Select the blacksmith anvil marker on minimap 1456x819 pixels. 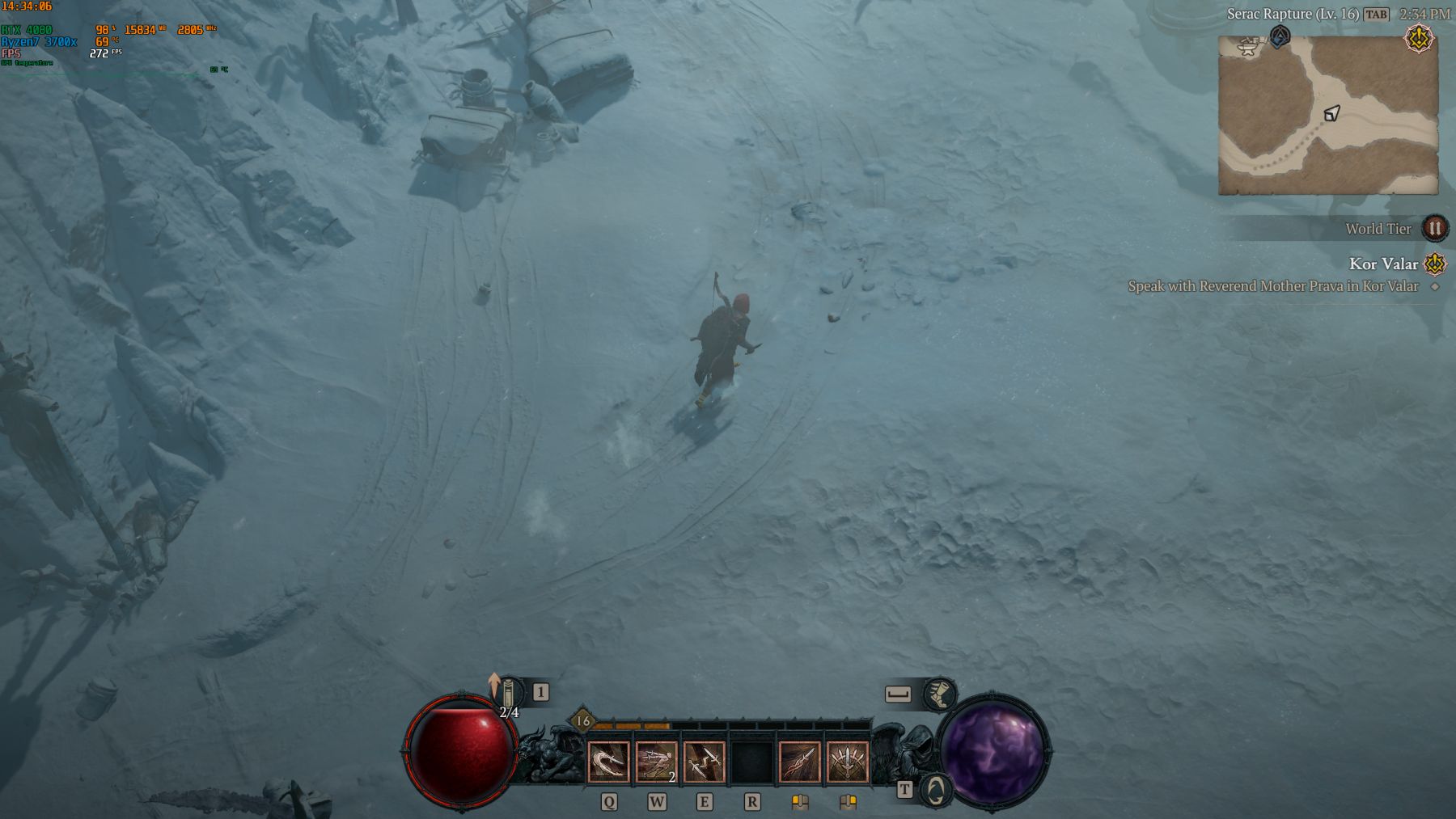[x=1249, y=47]
